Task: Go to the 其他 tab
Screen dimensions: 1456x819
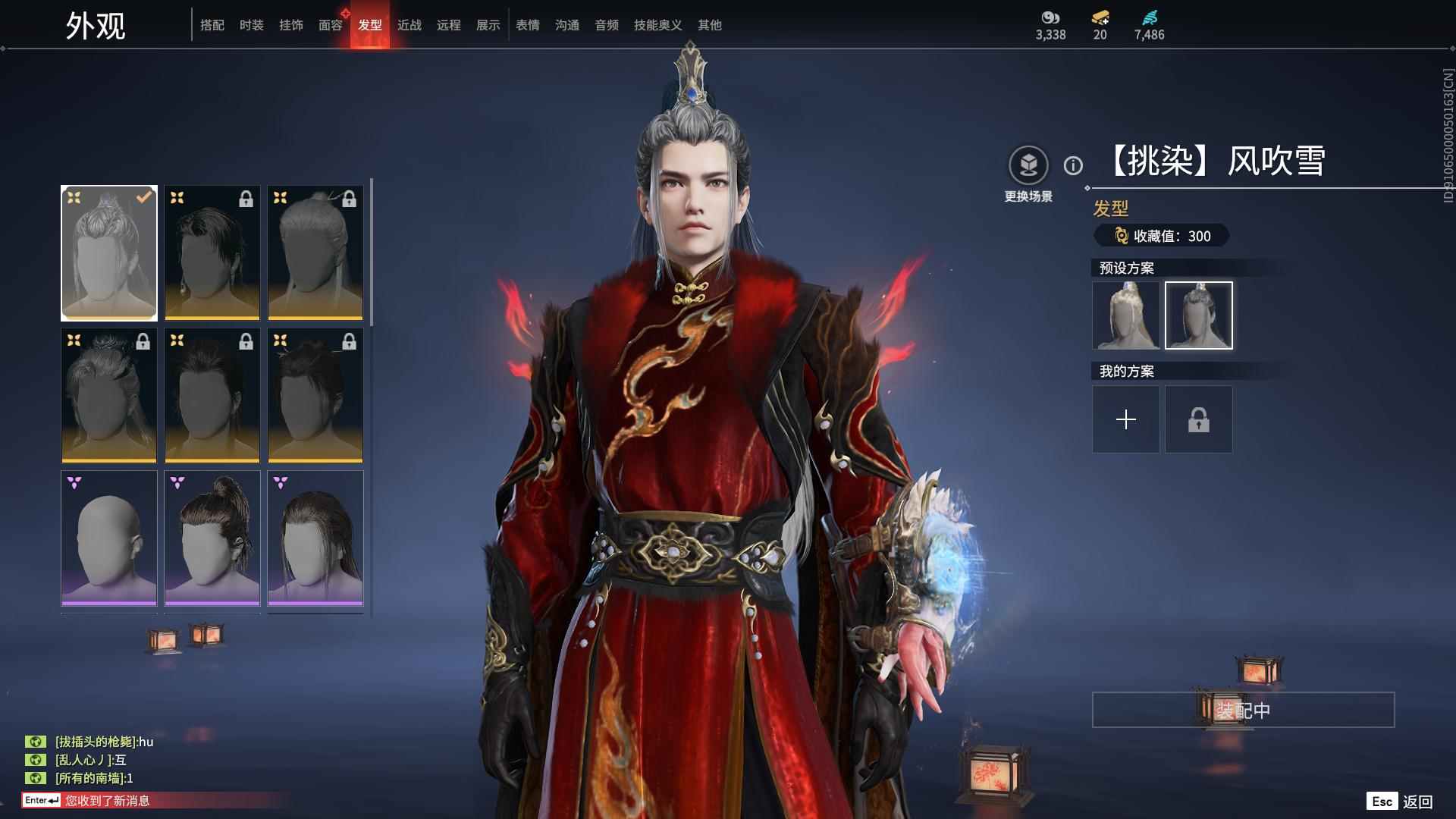Action: pyautogui.click(x=709, y=25)
